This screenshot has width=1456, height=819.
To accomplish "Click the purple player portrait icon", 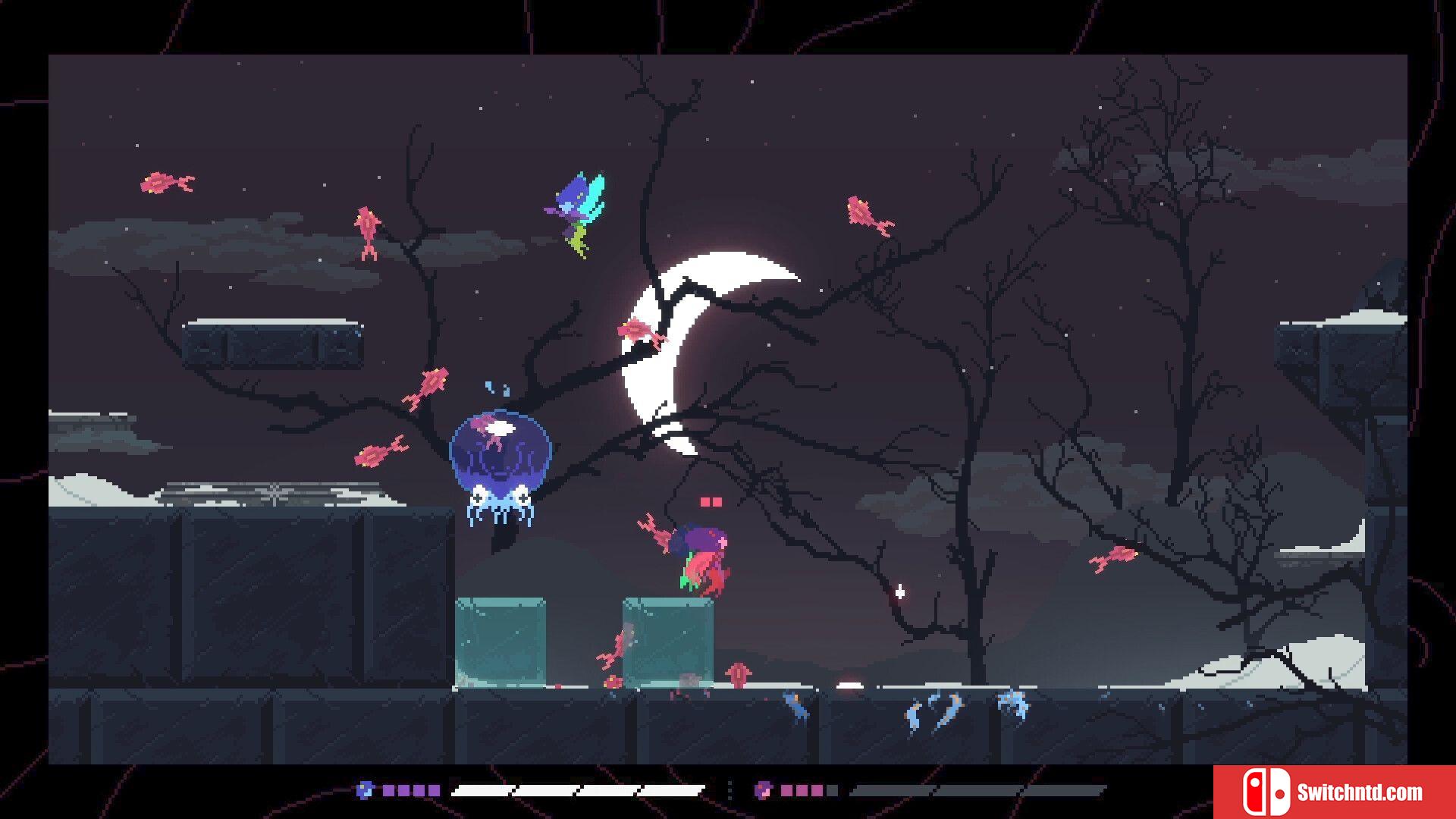I will 763,790.
